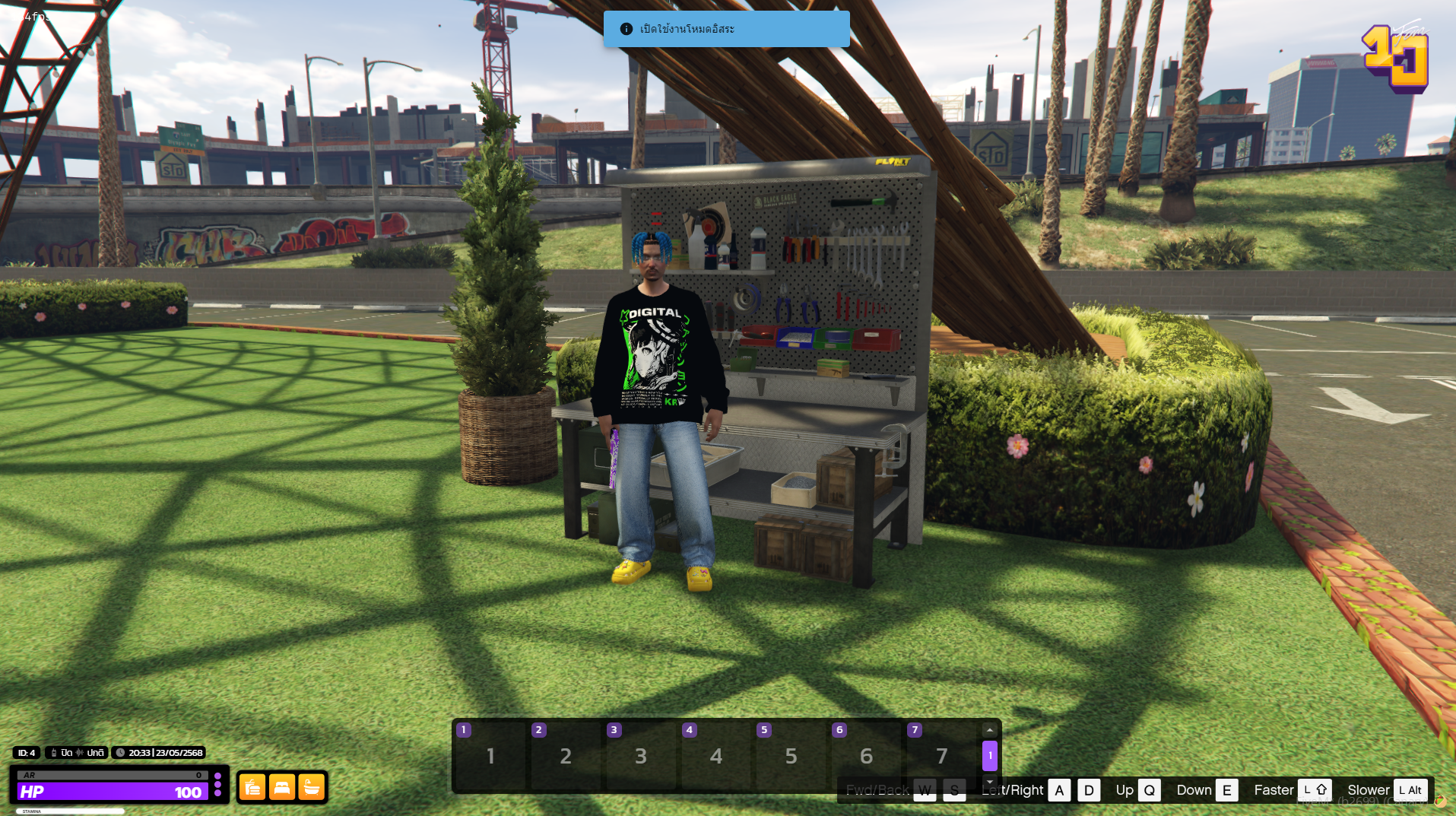
Task: Click the hotbar page up arrow
Action: pyautogui.click(x=989, y=730)
